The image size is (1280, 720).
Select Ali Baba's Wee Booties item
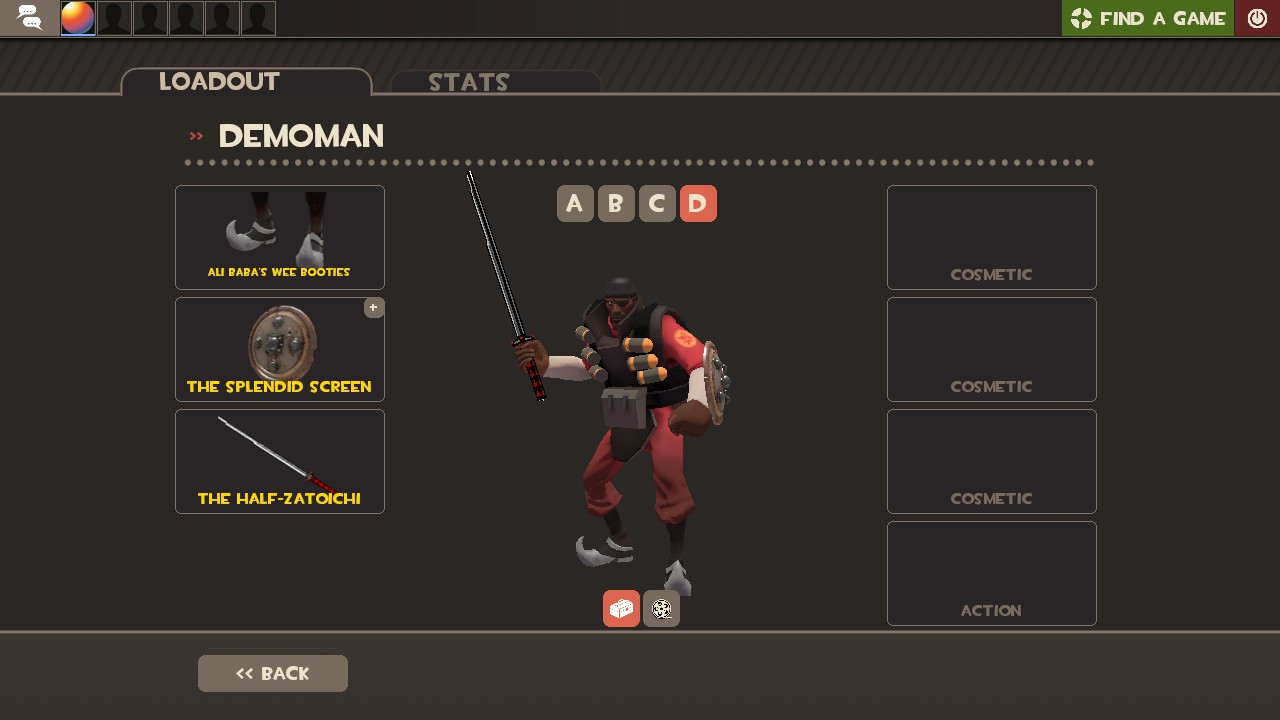click(x=279, y=237)
